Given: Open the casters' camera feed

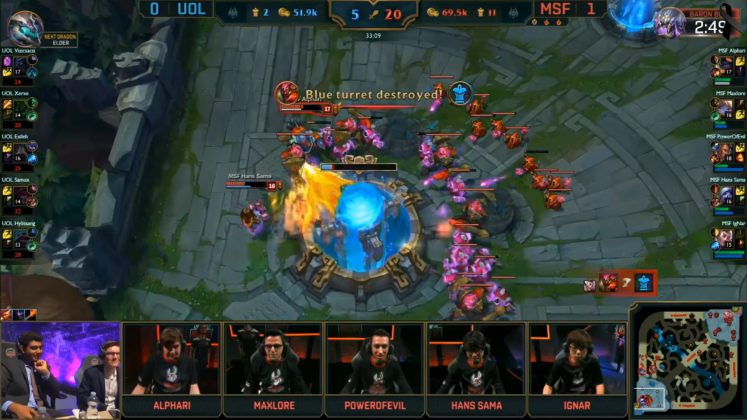Looking at the screenshot, I should click(x=59, y=370).
